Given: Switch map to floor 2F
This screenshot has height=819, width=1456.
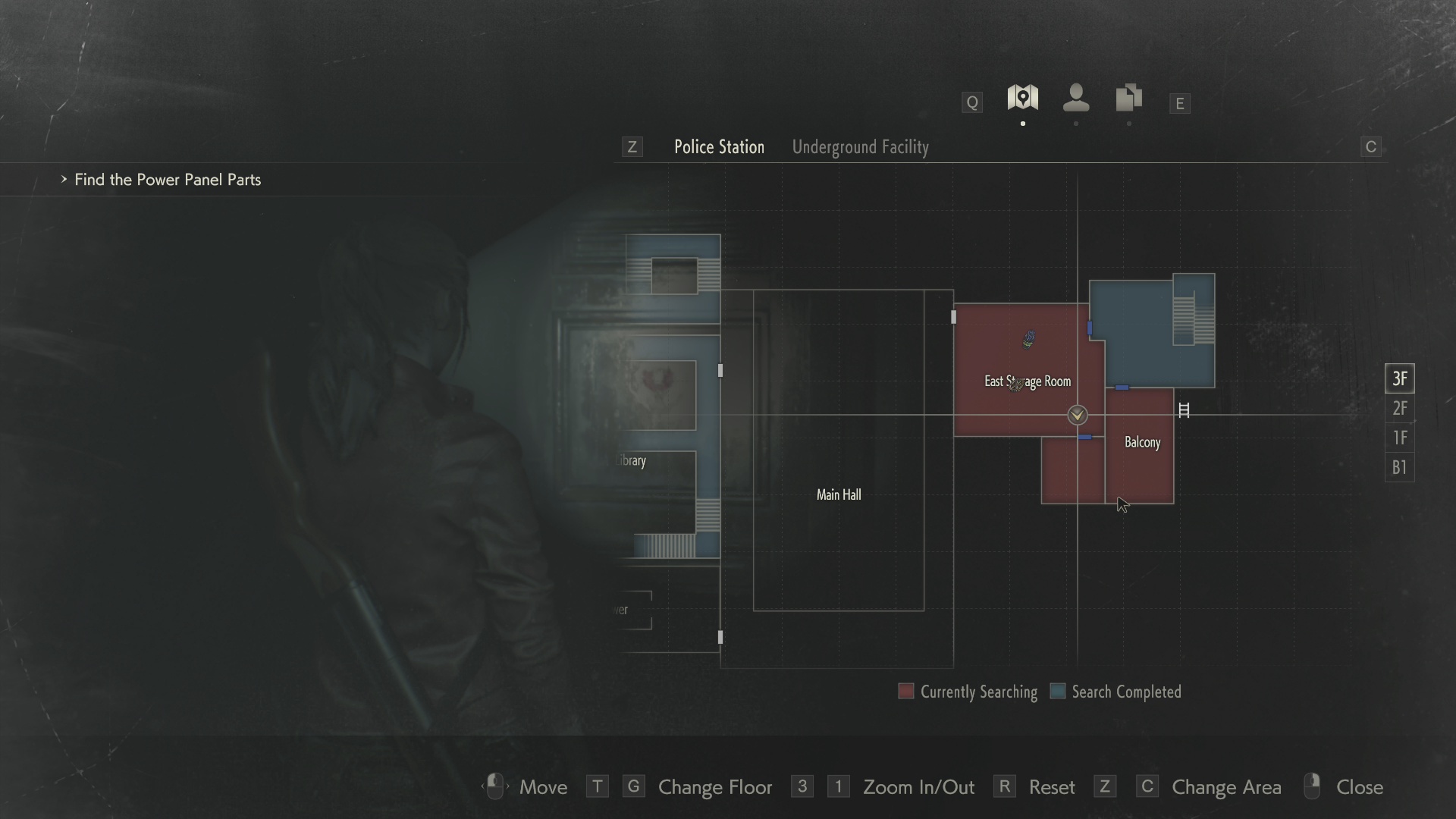Looking at the screenshot, I should coord(1399,409).
